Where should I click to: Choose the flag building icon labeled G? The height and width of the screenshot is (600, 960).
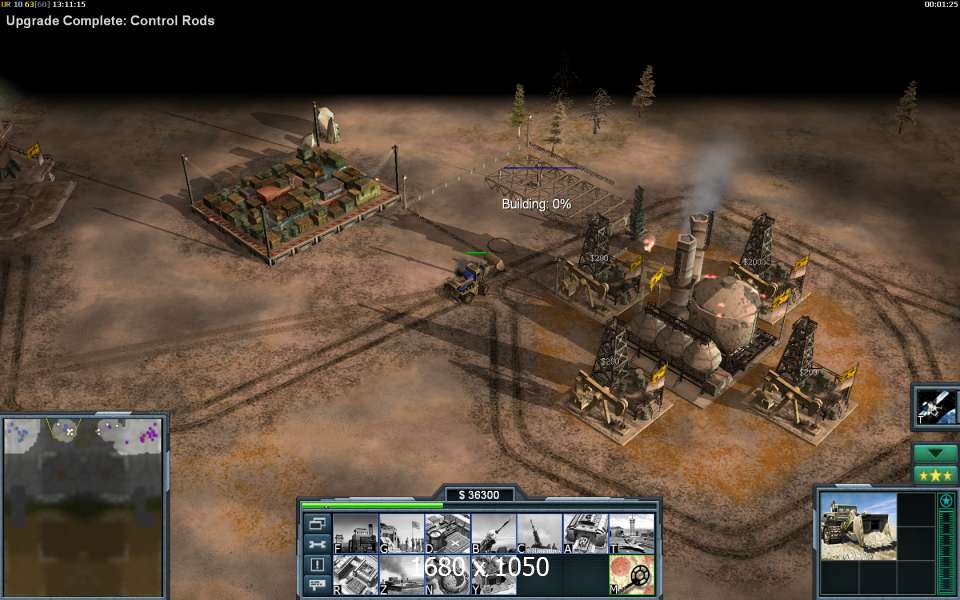(x=401, y=533)
